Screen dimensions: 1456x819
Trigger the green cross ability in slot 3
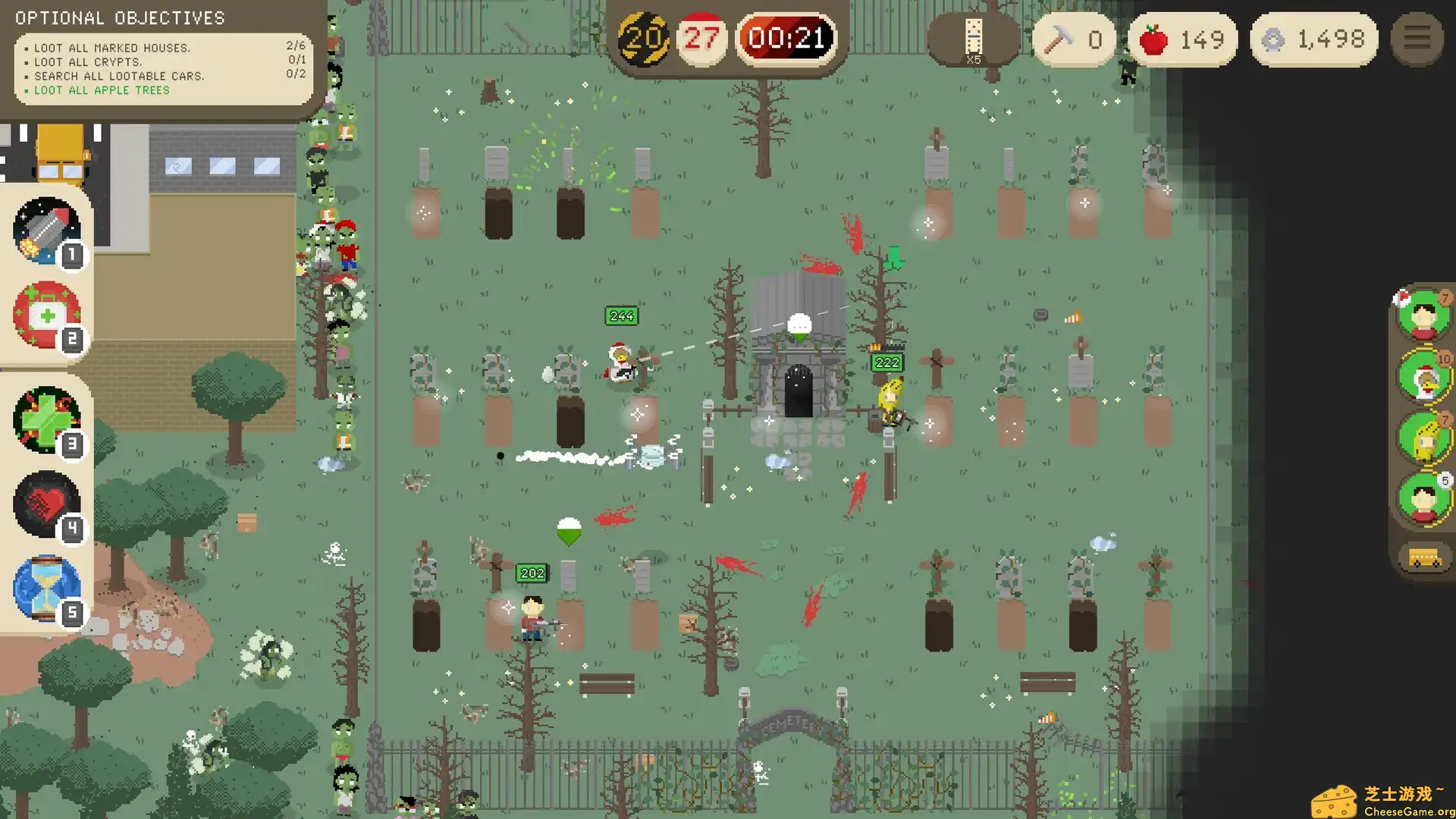pyautogui.click(x=45, y=422)
